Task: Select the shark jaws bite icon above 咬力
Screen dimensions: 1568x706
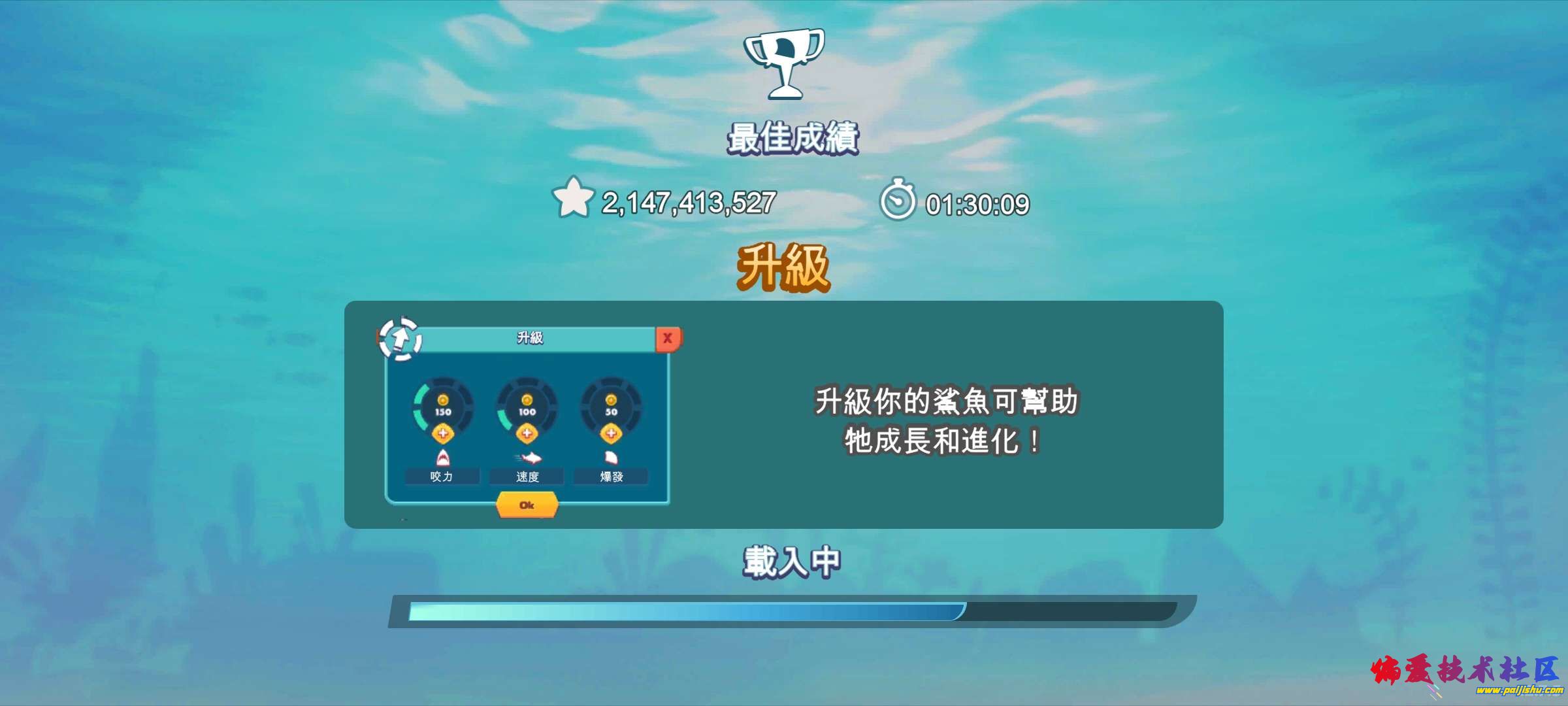Action: coord(443,459)
